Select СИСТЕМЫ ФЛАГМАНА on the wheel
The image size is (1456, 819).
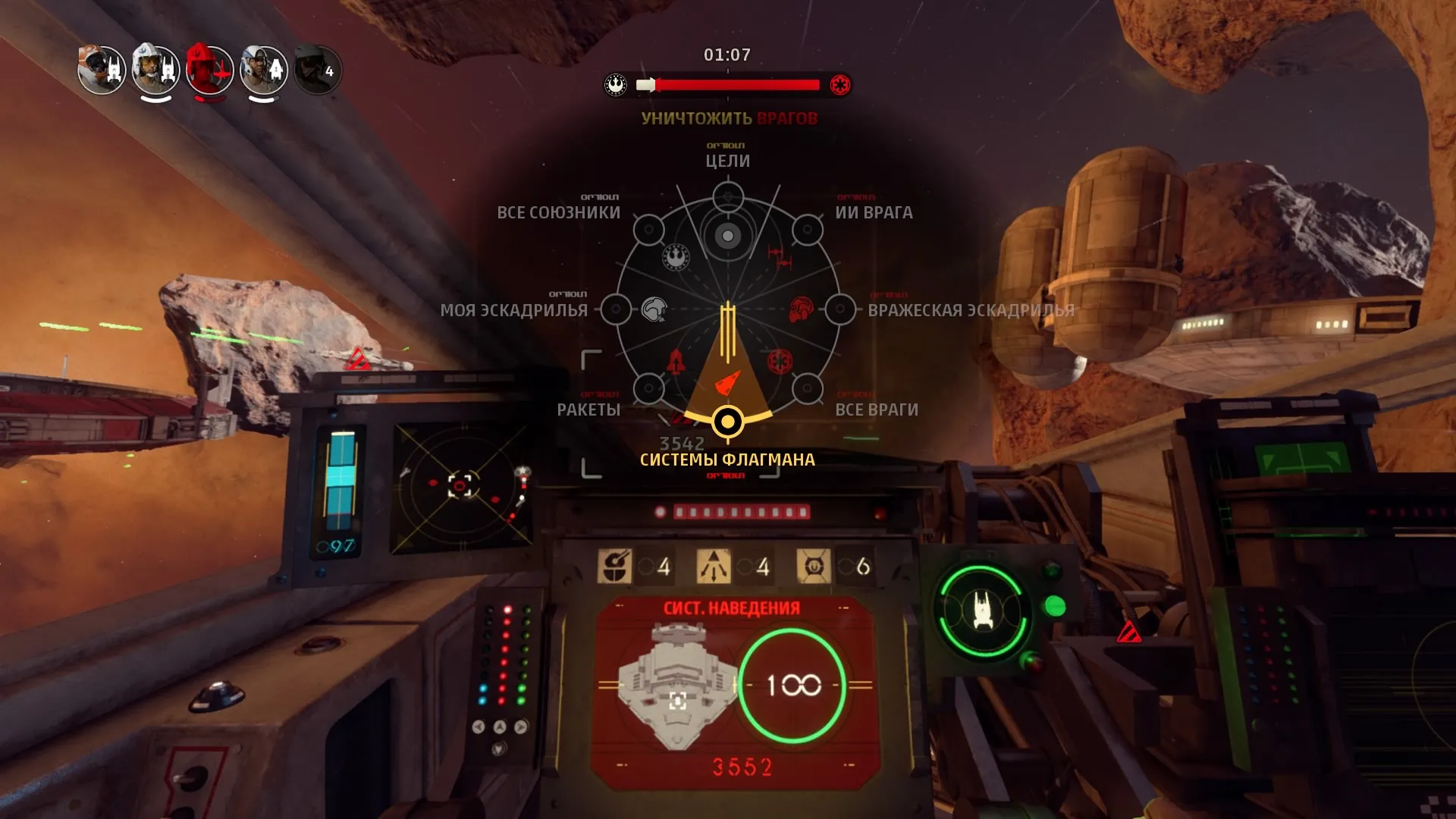(x=727, y=421)
